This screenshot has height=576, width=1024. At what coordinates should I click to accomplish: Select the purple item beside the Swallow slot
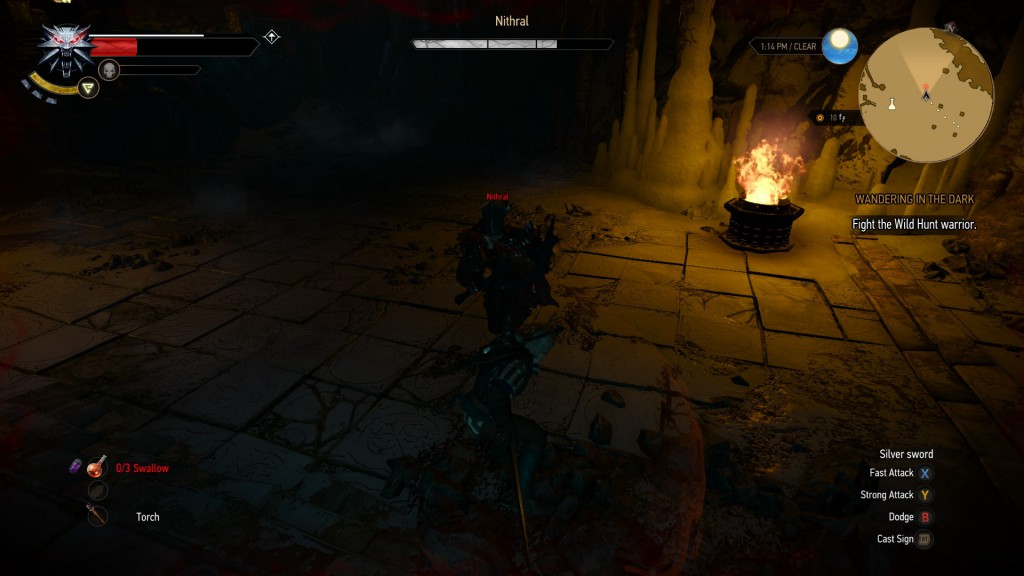pos(74,466)
